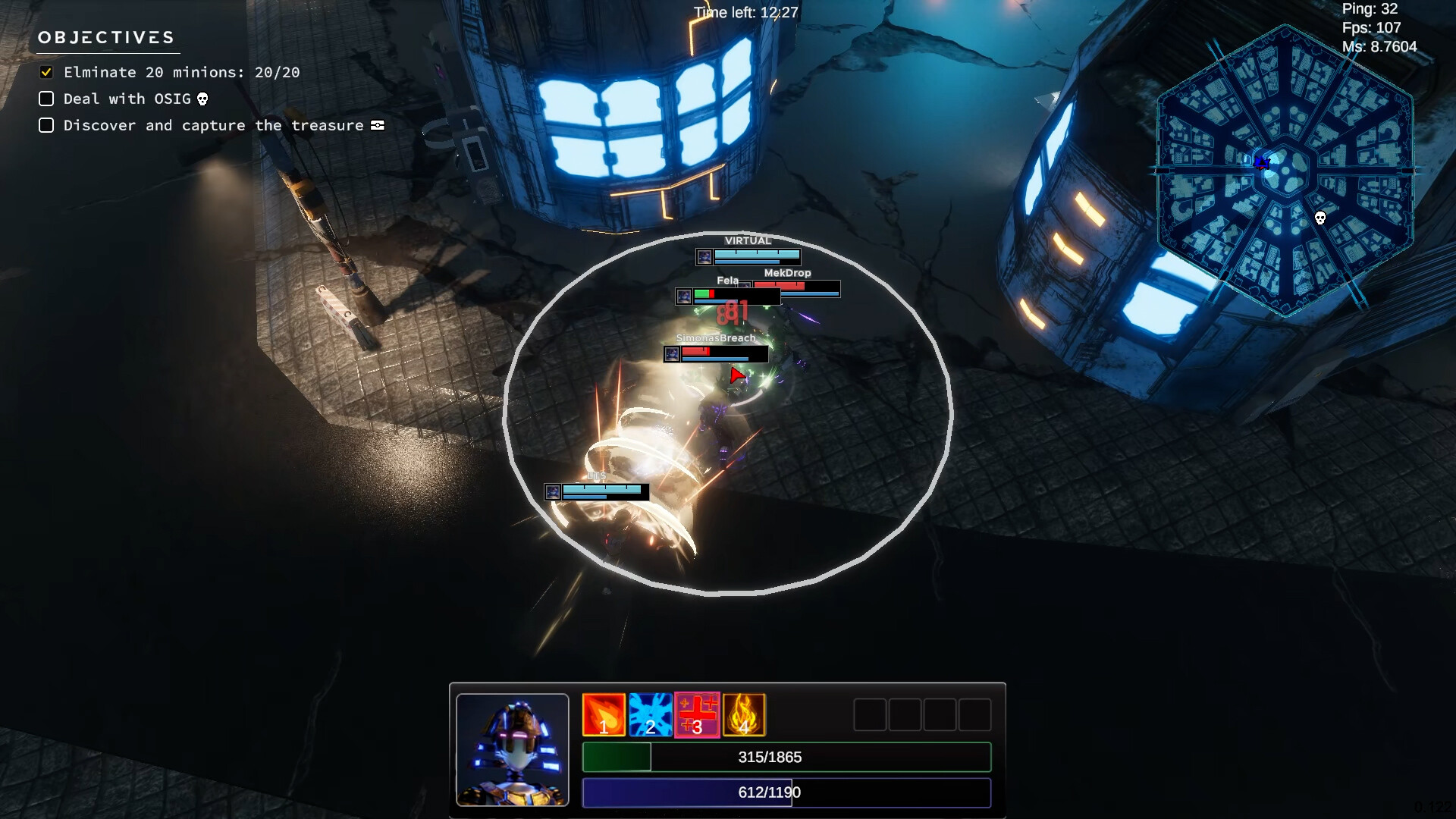Viewport: 1456px width, 819px height.
Task: Click the skull icon beside Deal with OSIG
Action: pos(201,99)
